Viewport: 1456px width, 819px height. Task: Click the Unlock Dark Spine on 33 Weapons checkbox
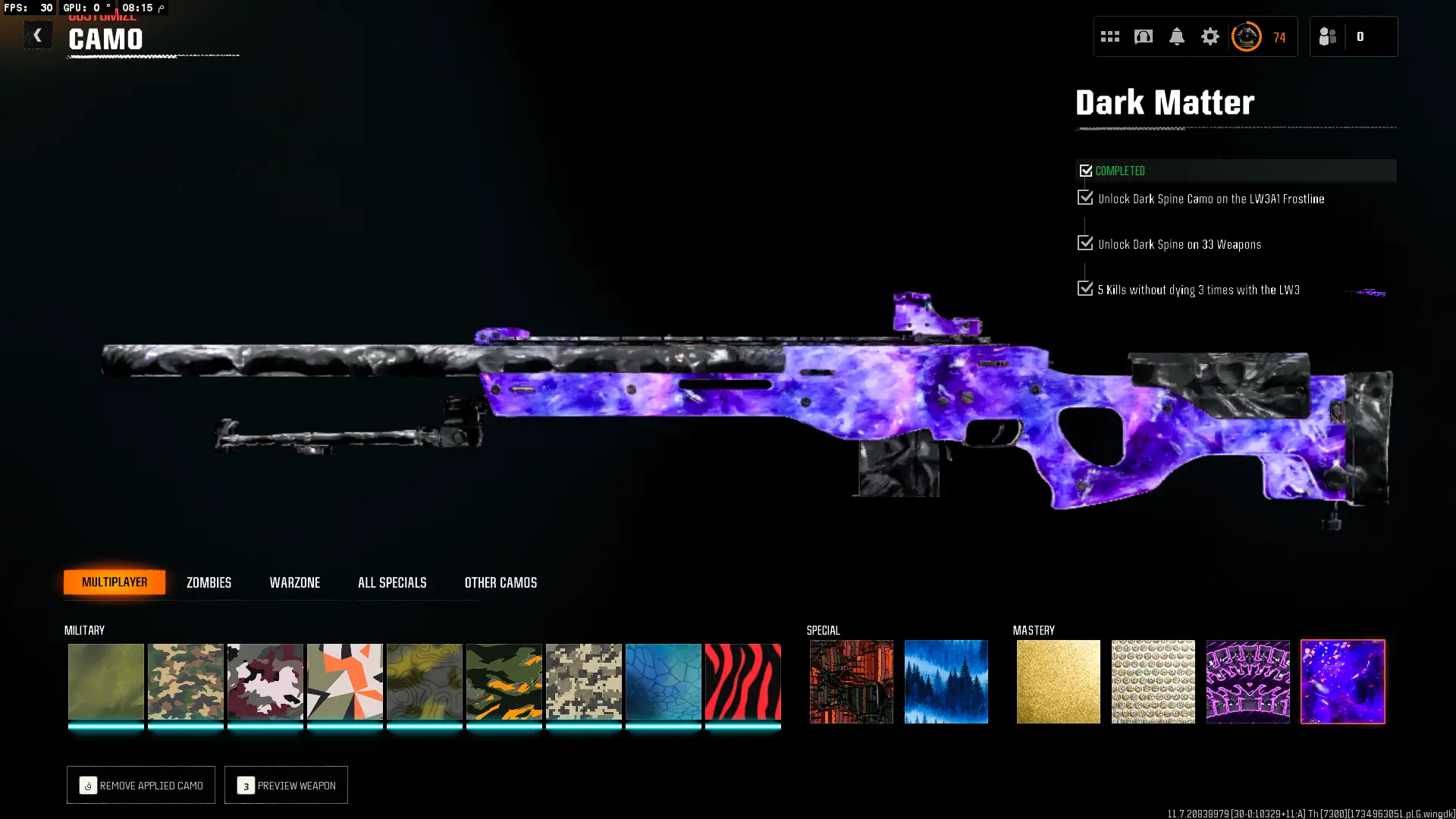[1084, 243]
